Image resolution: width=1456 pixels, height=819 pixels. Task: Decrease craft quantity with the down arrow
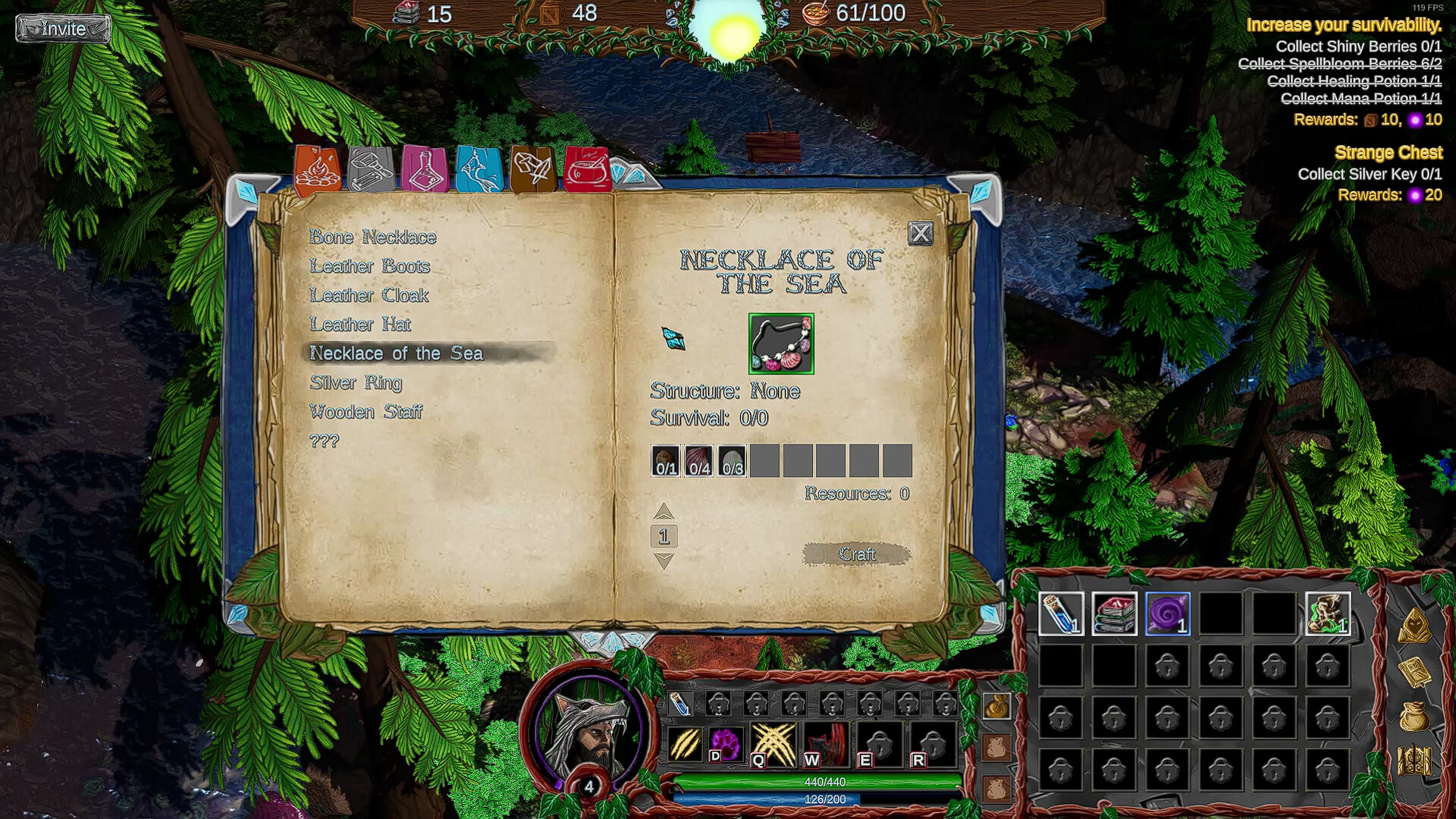(665, 560)
